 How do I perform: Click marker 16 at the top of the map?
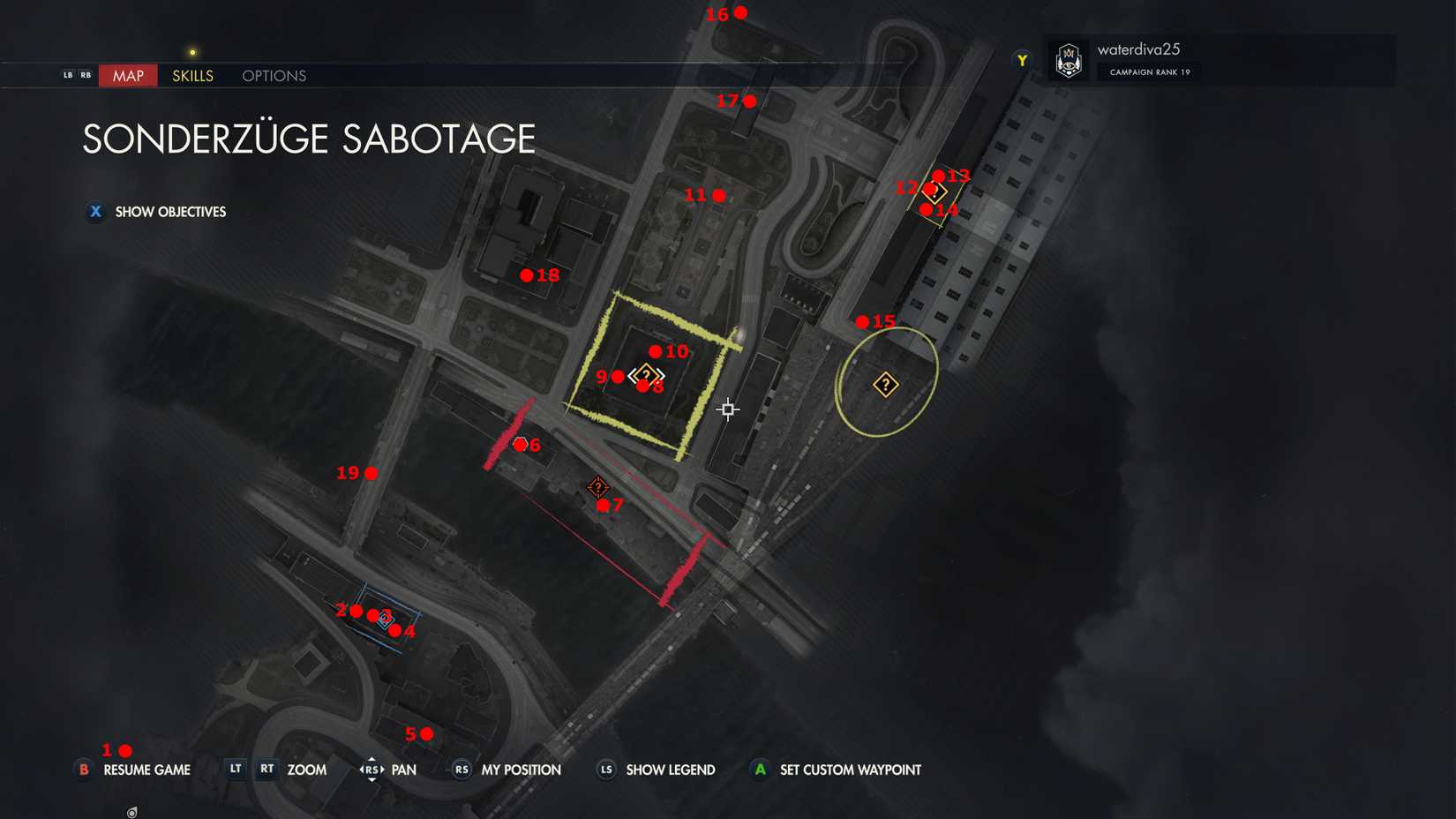(x=739, y=12)
